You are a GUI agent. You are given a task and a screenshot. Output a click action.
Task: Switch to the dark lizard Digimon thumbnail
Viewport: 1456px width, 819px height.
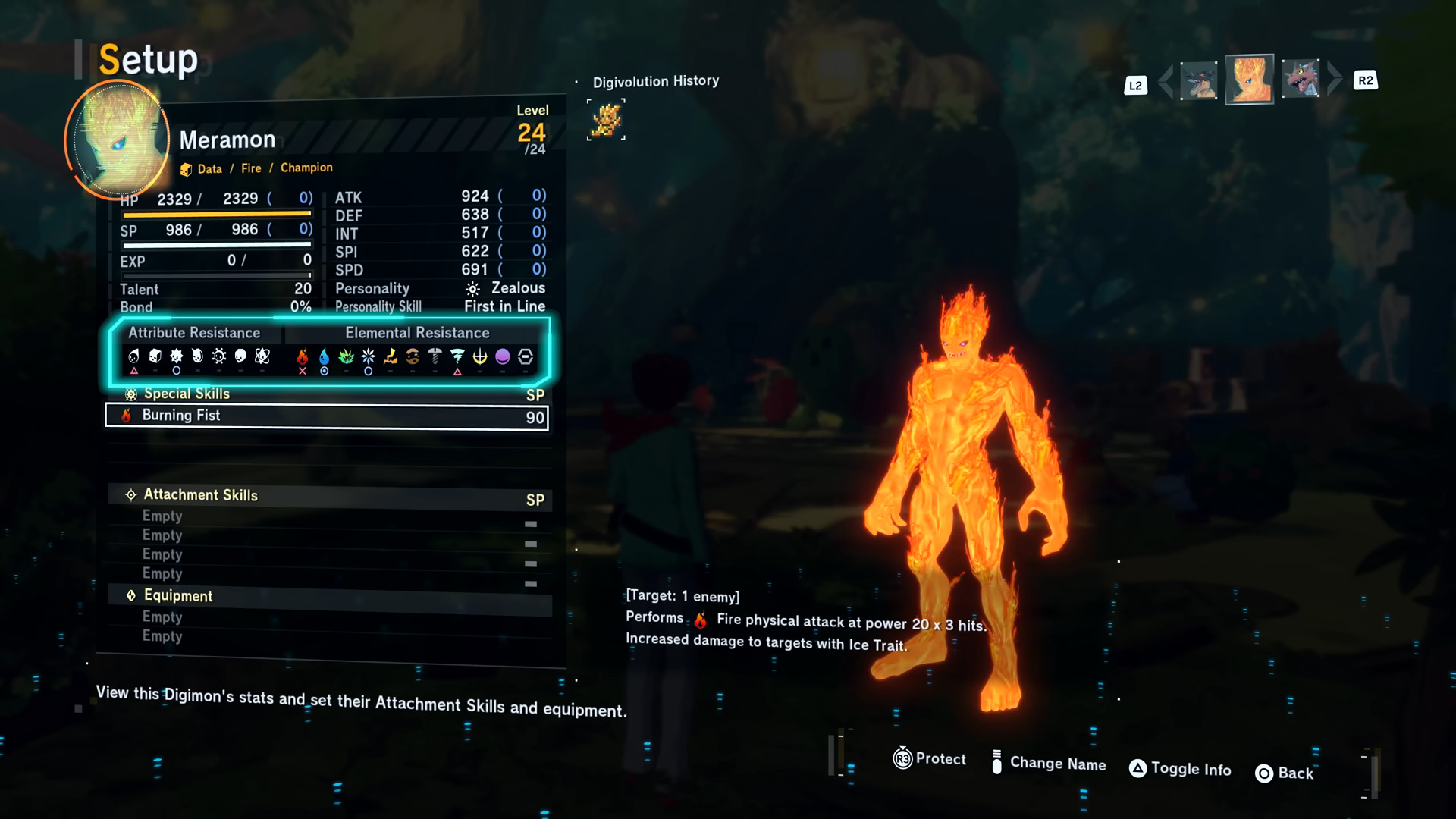[x=1199, y=80]
